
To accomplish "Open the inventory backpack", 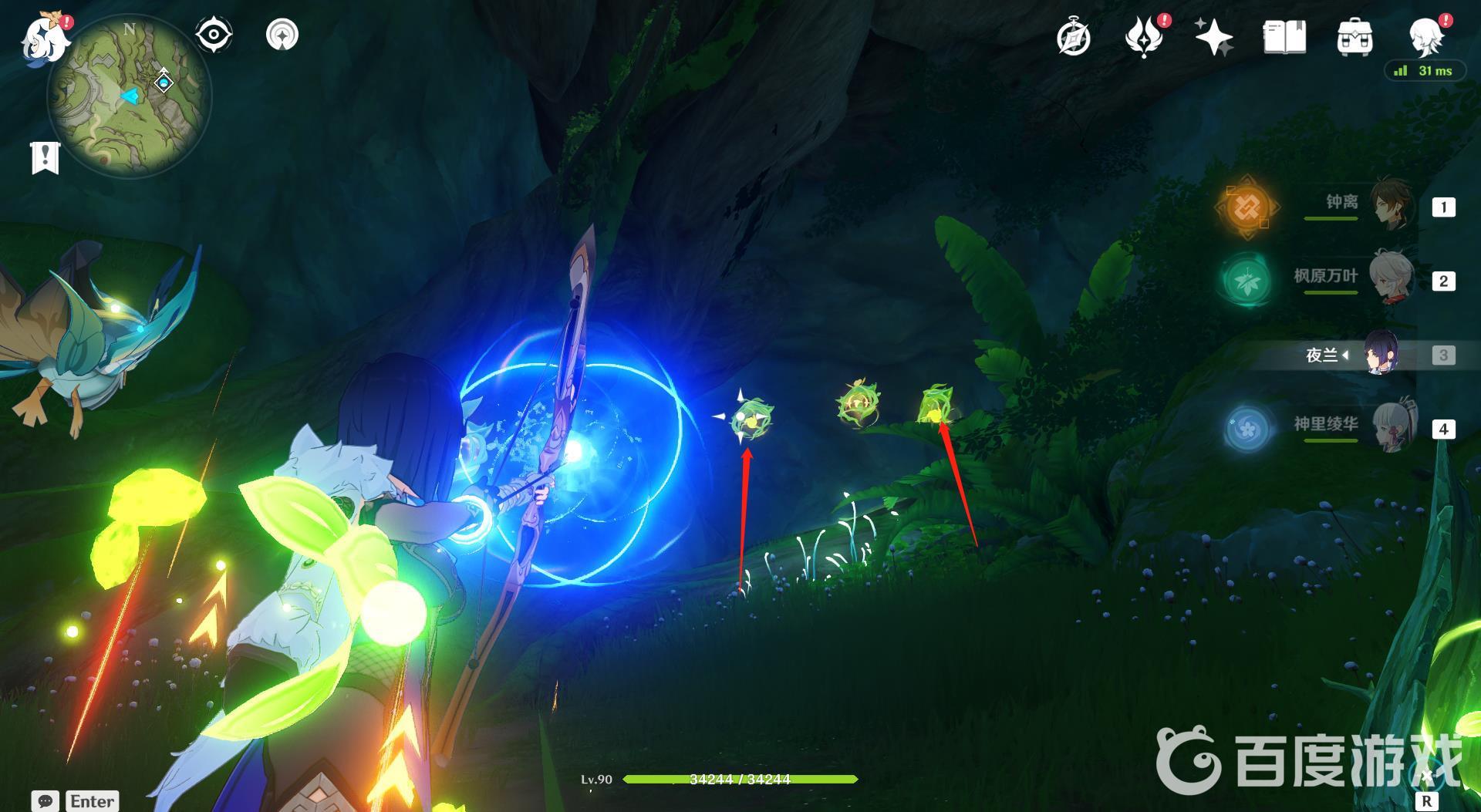I will pos(1354,38).
